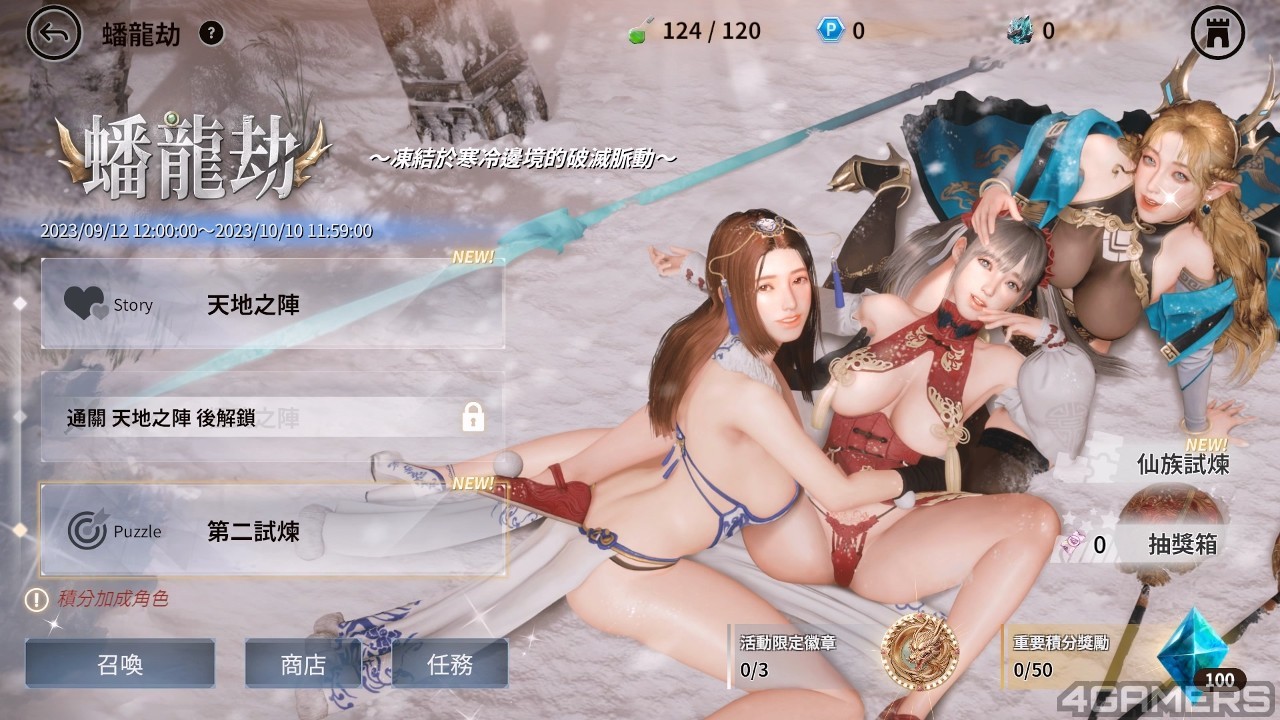Open the castle home icon
1280x720 pixels.
pos(1217,34)
